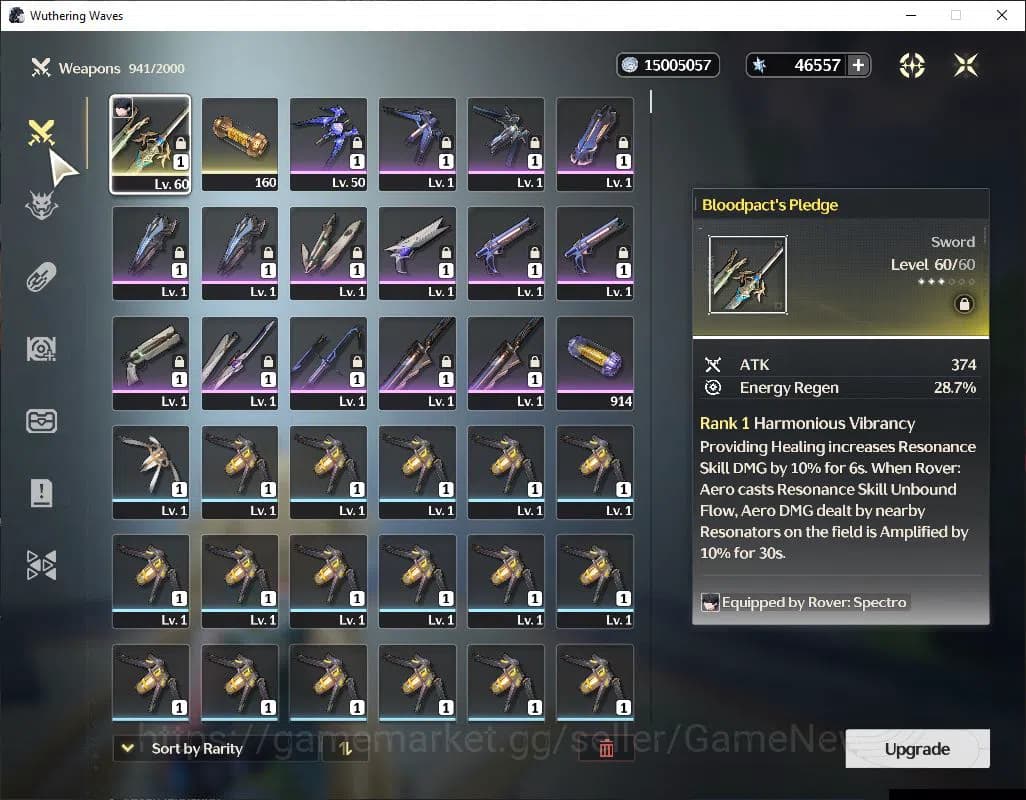This screenshot has width=1026, height=800.
Task: Click the red trash discard icon
Action: 605,748
